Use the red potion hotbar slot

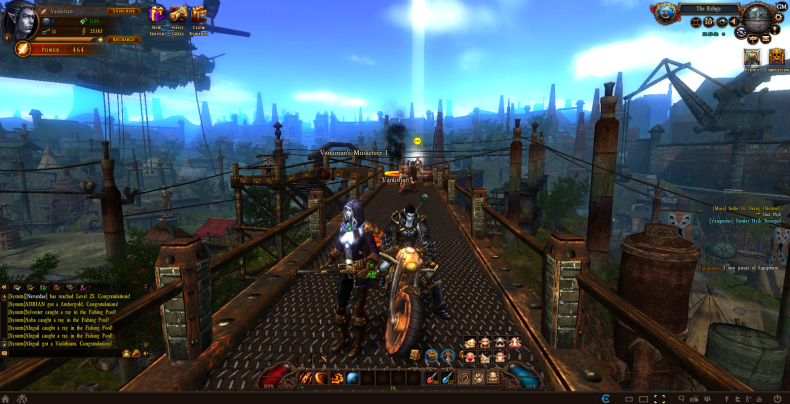point(427,377)
